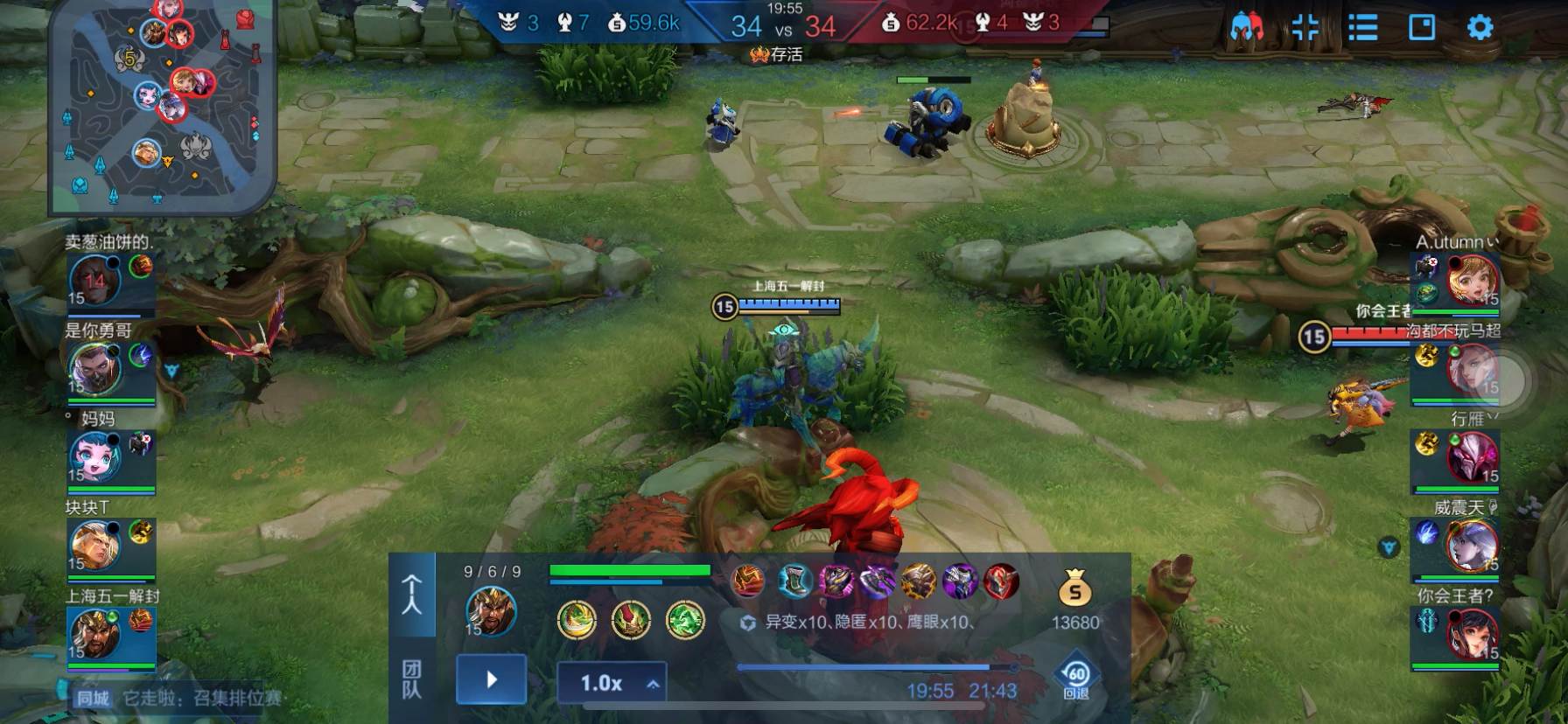The width and height of the screenshot is (1568, 724).
Task: Open the gear settings menu
Action: pos(1479,28)
